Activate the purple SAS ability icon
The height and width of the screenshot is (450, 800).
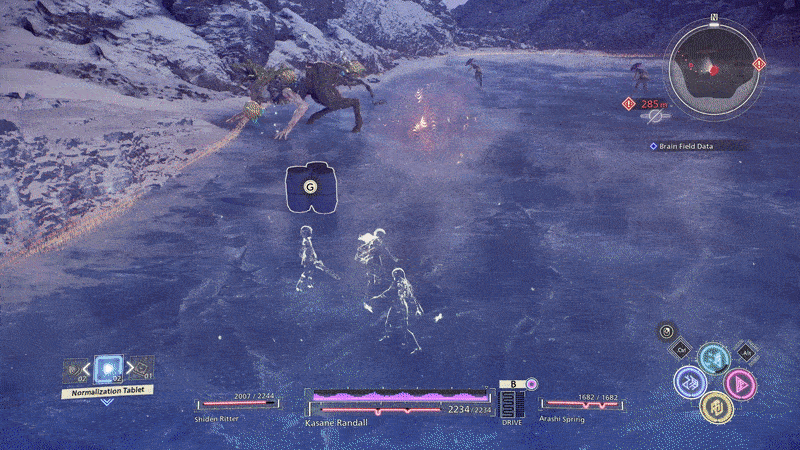688,382
